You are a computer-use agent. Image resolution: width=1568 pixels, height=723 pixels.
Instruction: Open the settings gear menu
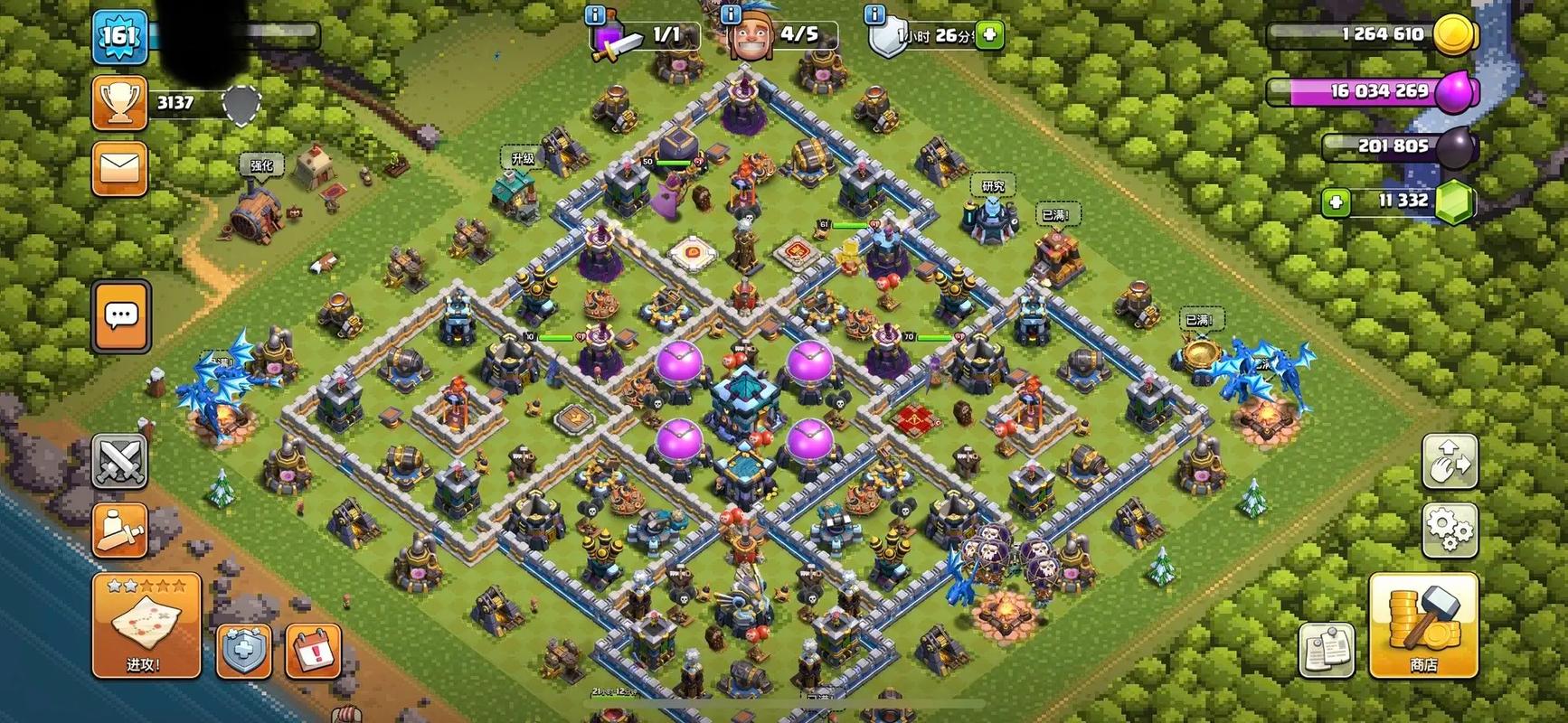pyautogui.click(x=1450, y=529)
